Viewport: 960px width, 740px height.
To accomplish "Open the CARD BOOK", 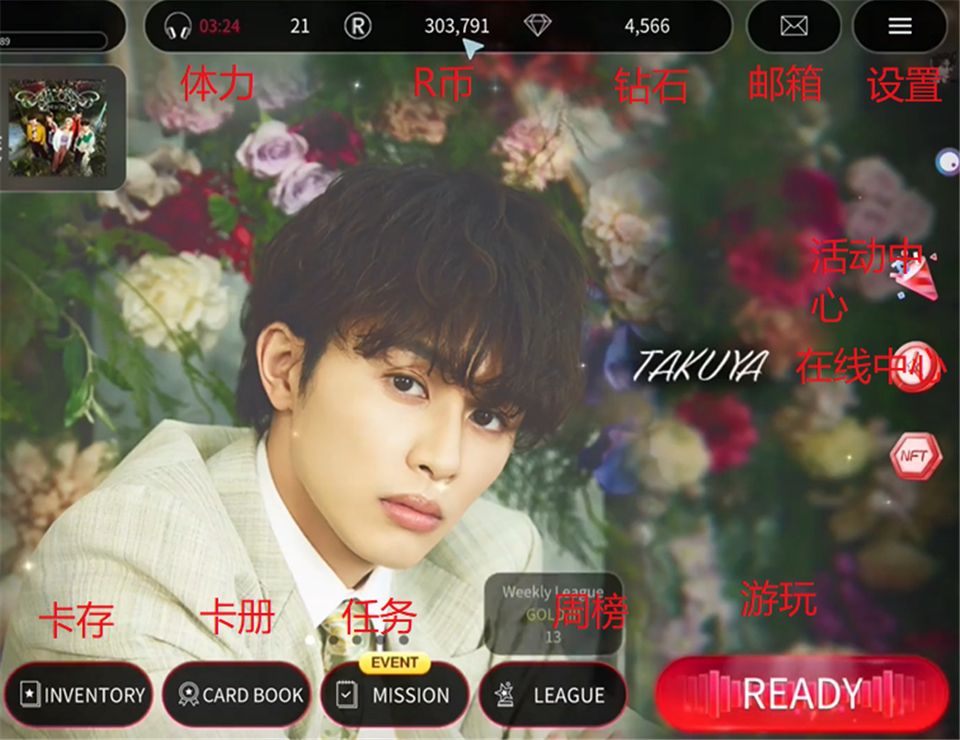I will pos(237,695).
